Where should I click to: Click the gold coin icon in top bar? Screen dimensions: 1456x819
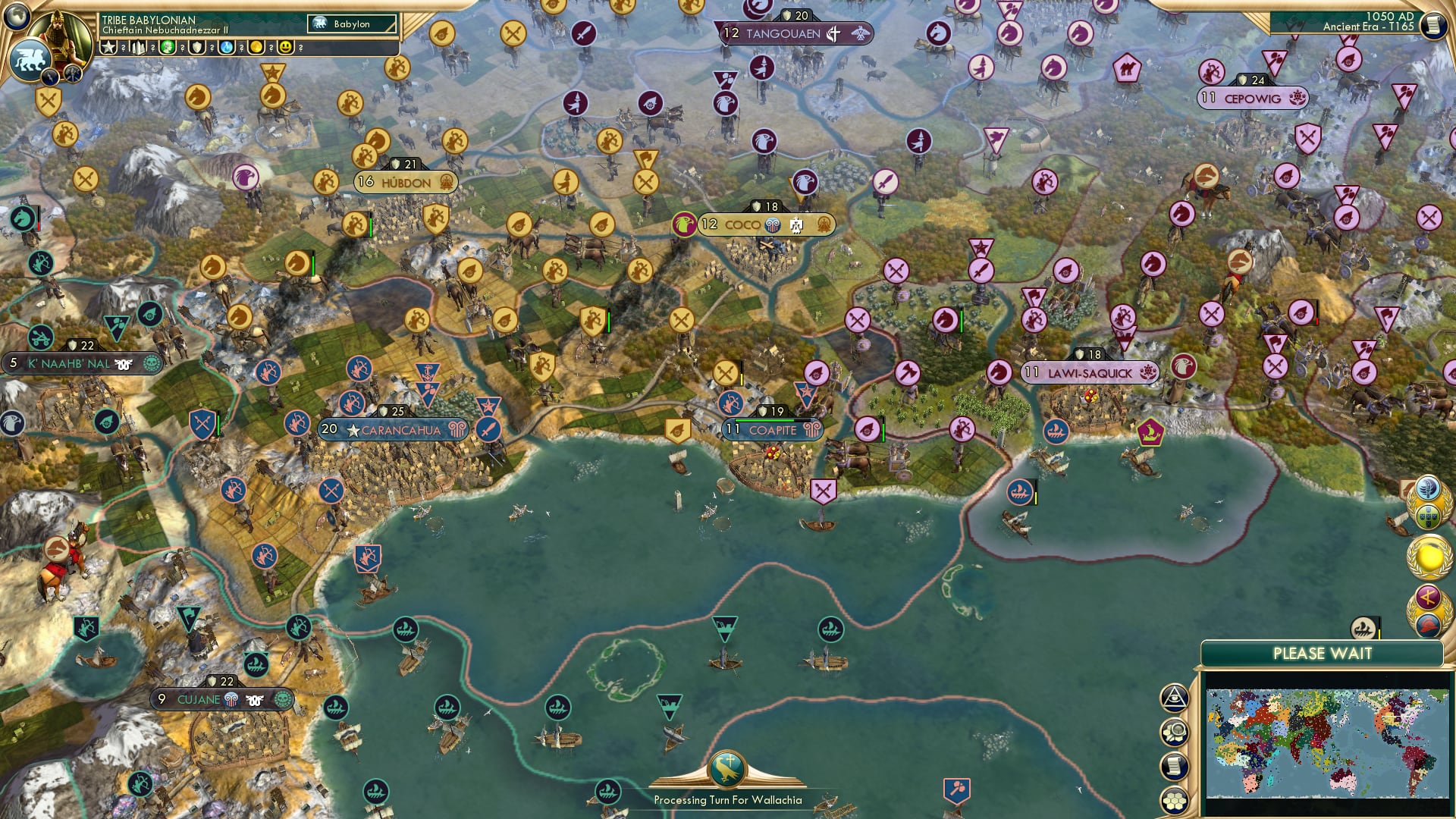[x=255, y=47]
